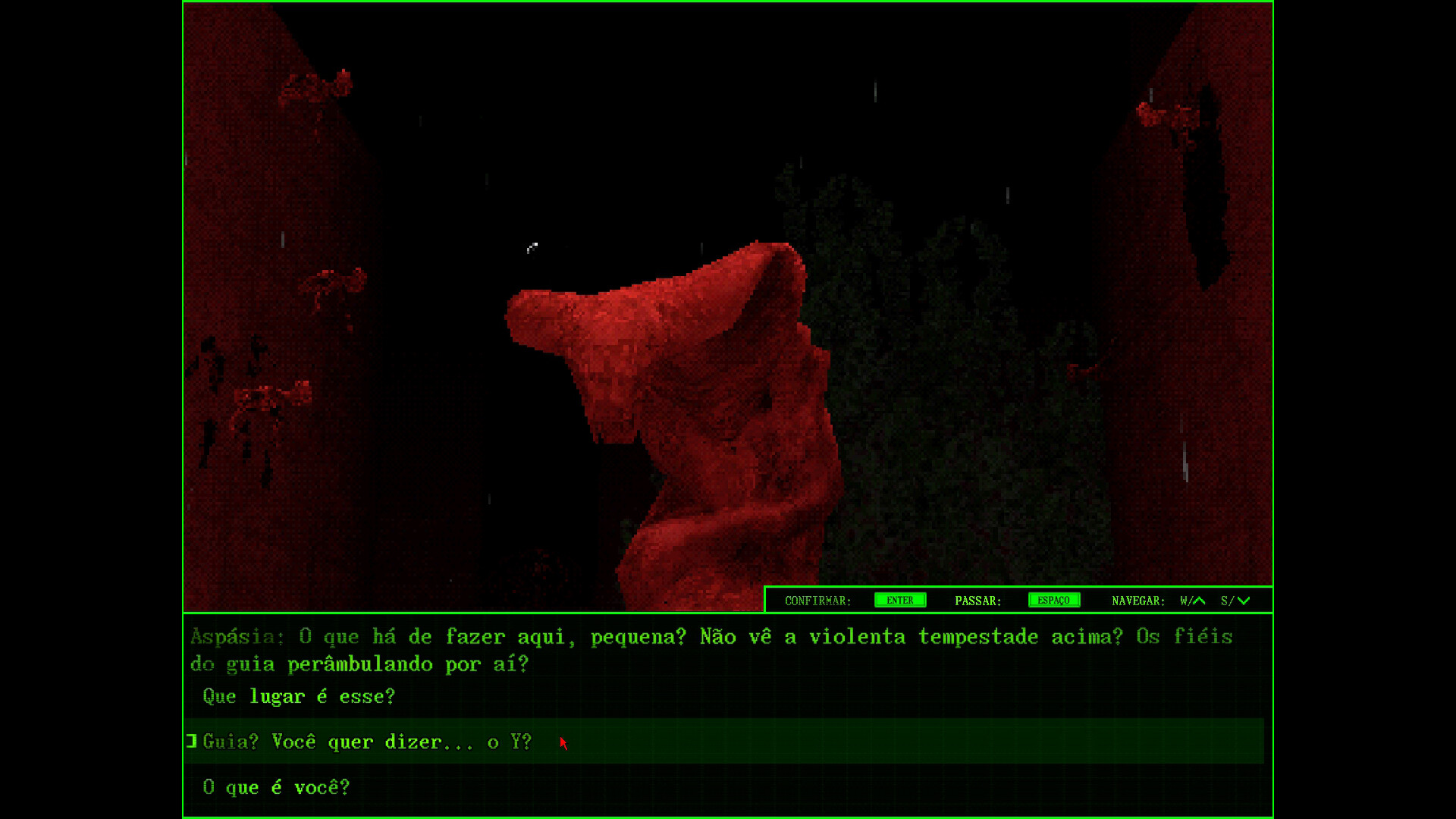Click the upward chevron beside W
Screen dimensions: 1456x819
[x=1200, y=600]
